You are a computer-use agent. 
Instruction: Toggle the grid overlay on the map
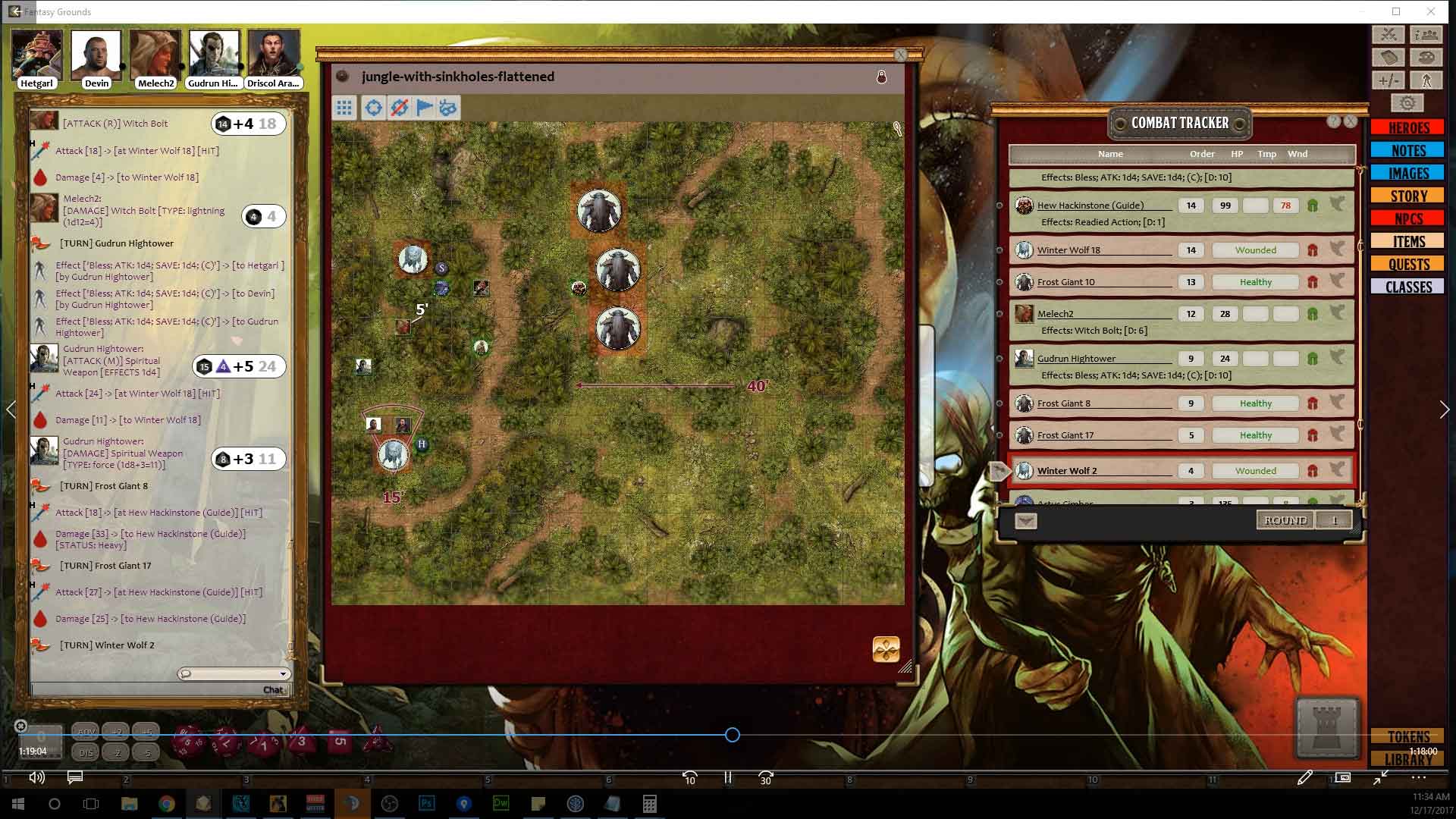[345, 107]
